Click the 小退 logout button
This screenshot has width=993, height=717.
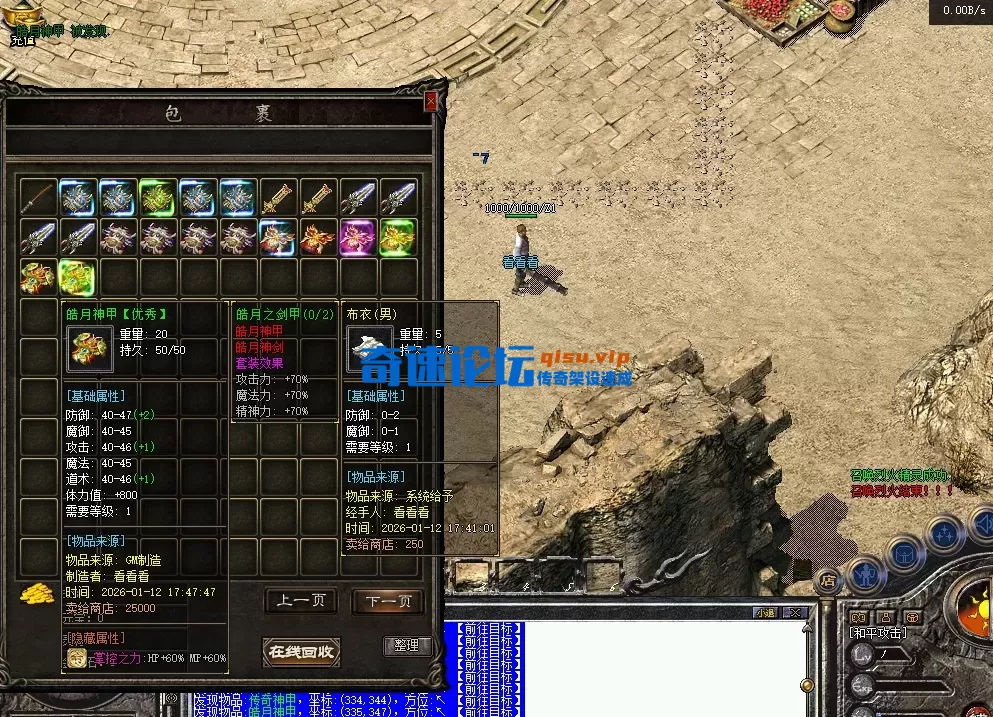tap(766, 612)
